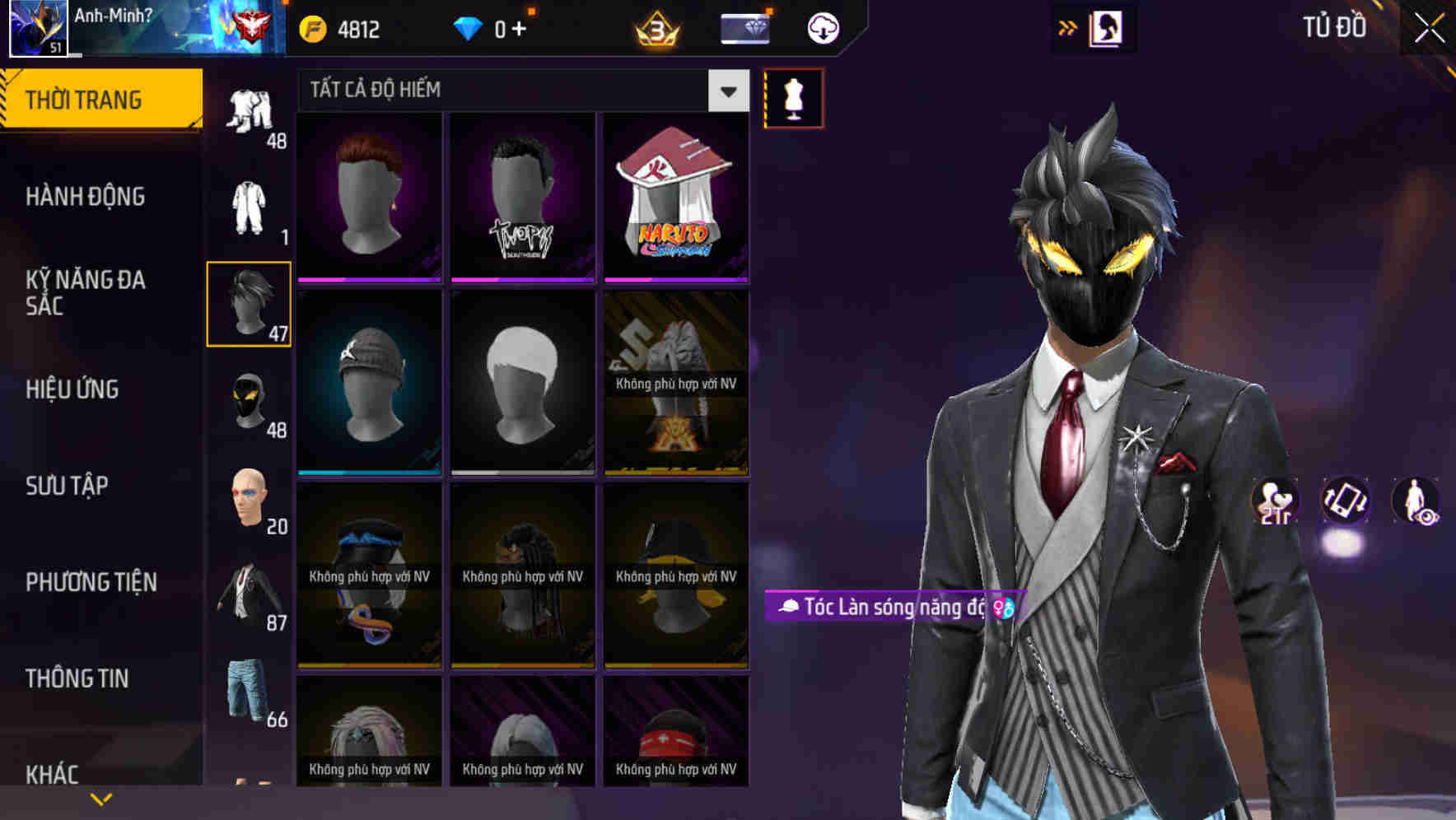Click the wardrobe character icon near top right
This screenshot has width=1456, height=820.
[x=1108, y=27]
